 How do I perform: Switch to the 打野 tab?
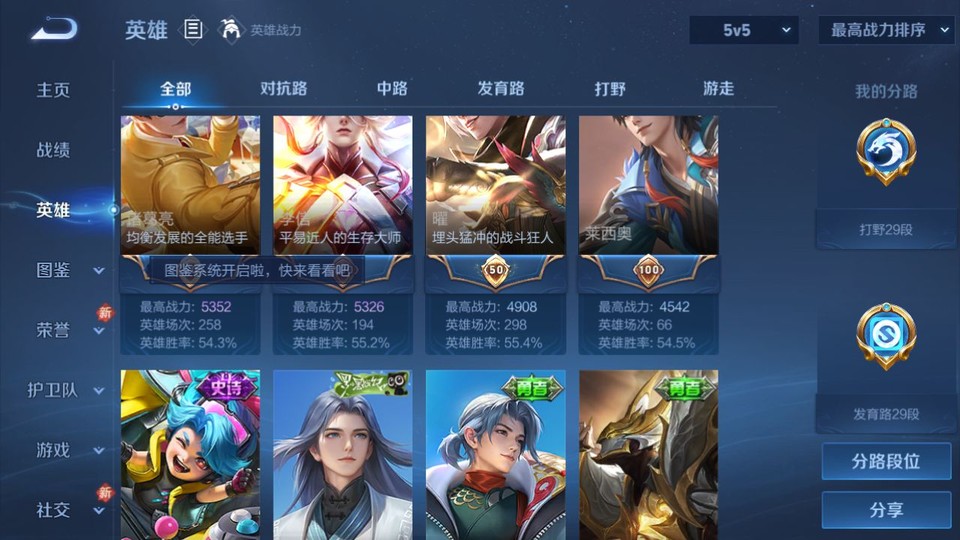[x=610, y=88]
